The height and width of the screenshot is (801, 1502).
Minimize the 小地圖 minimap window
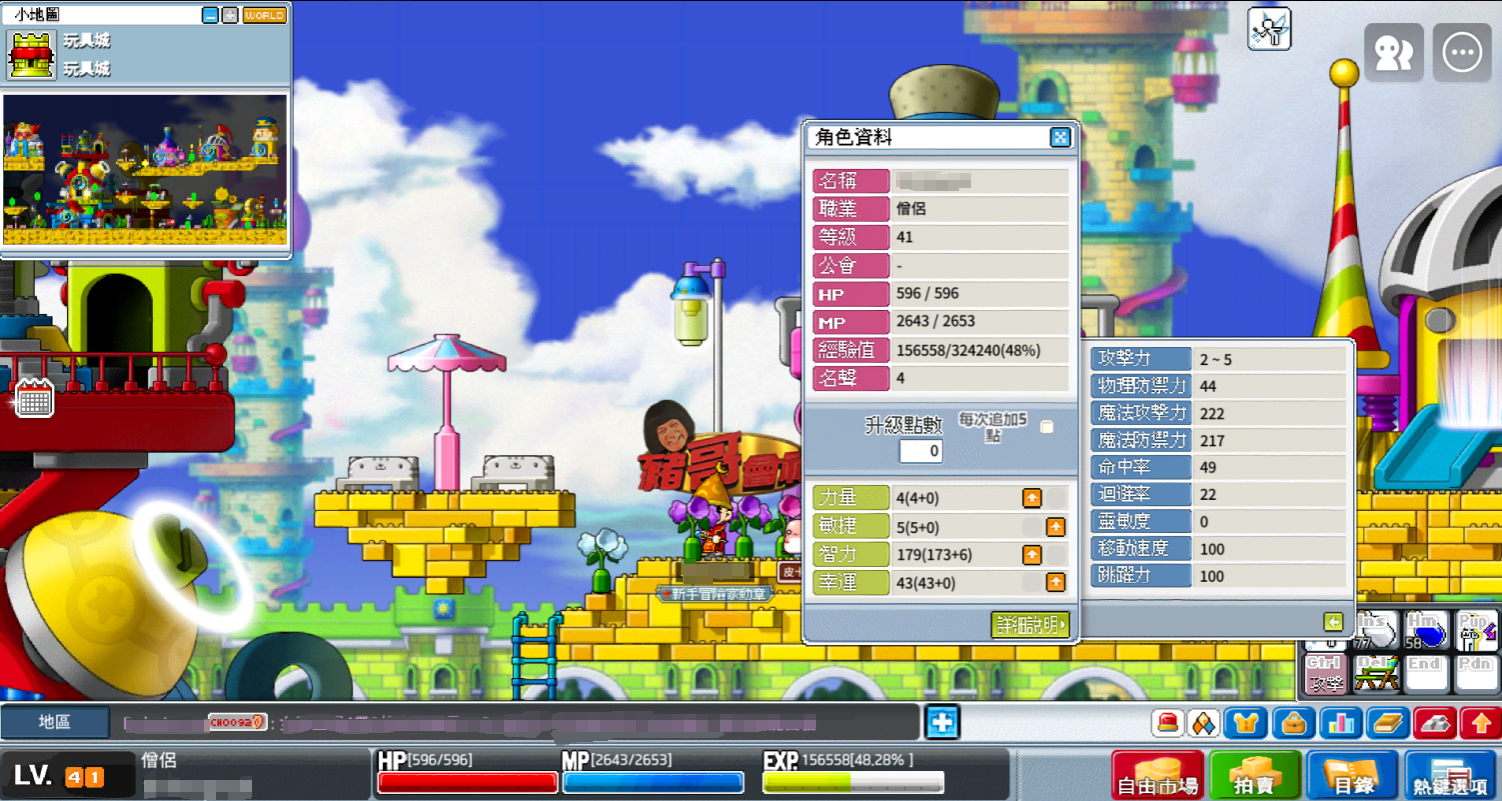[x=210, y=16]
